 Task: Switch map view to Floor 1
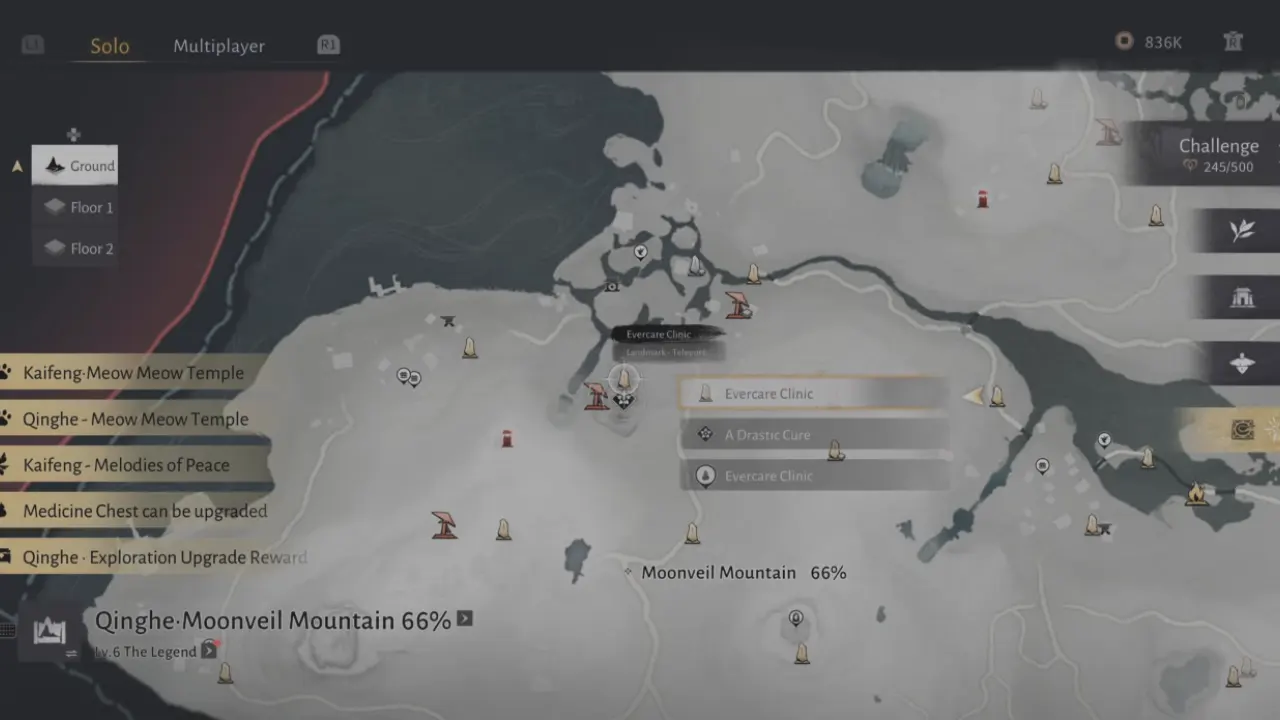point(76,207)
